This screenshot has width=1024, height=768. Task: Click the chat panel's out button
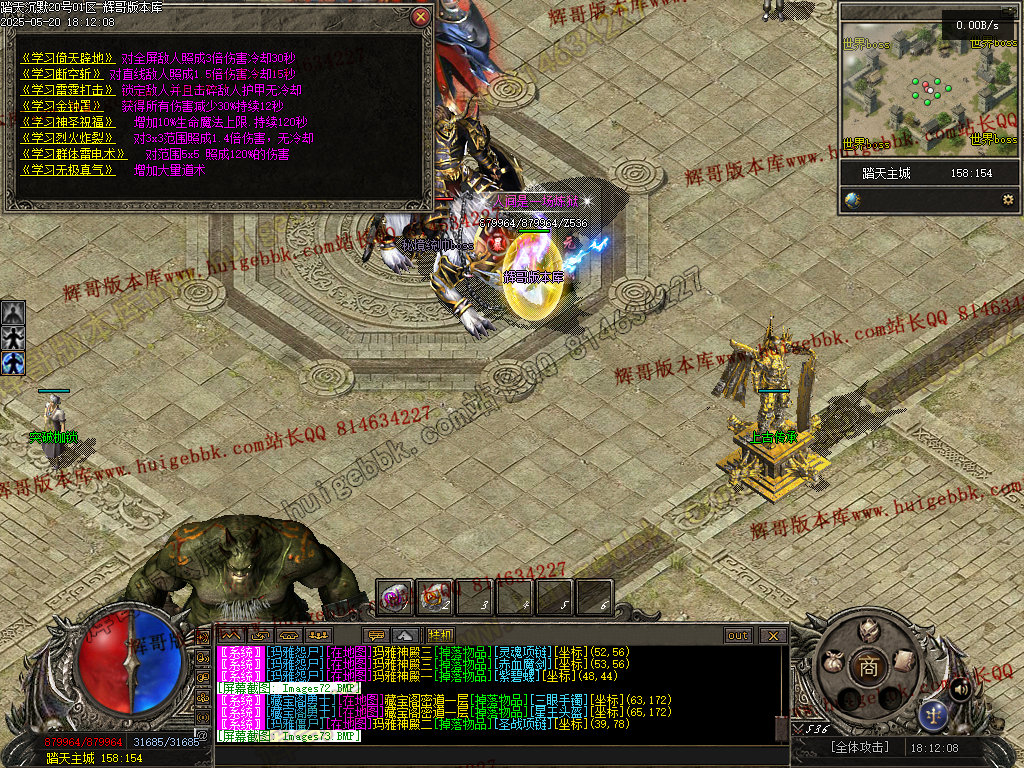coord(738,636)
